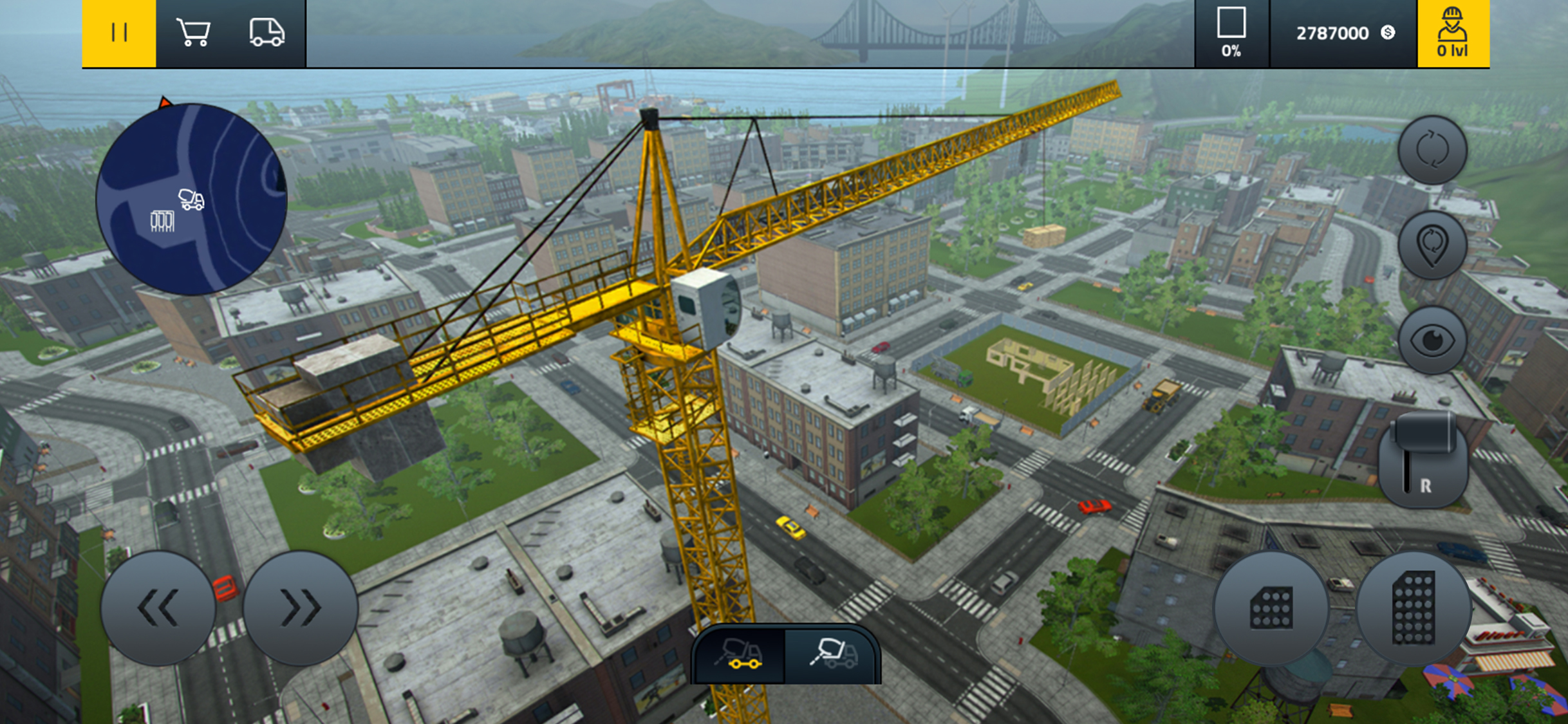
Task: Click the circular minimap
Action: (191, 200)
